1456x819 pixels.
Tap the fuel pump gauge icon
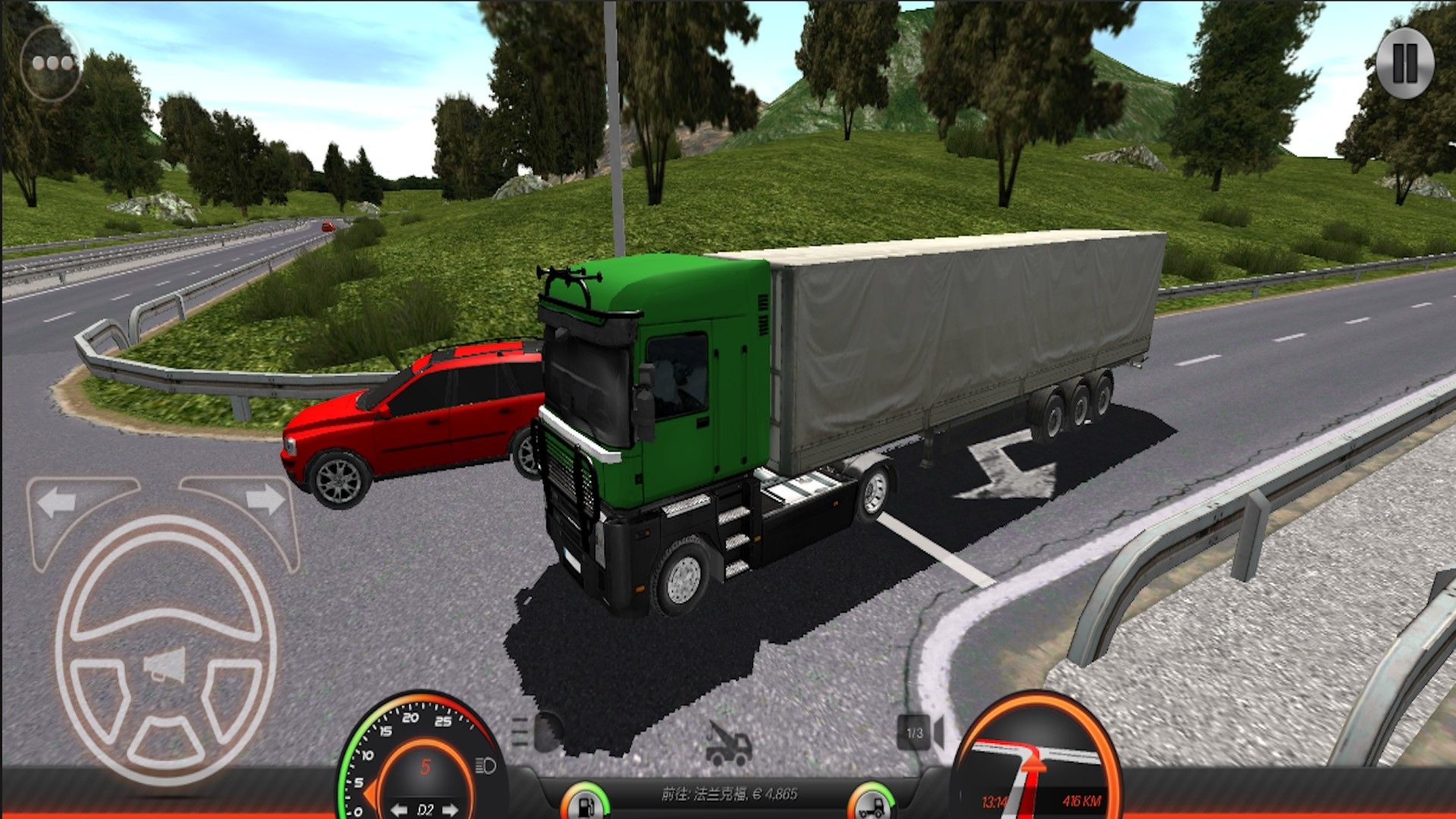[585, 804]
